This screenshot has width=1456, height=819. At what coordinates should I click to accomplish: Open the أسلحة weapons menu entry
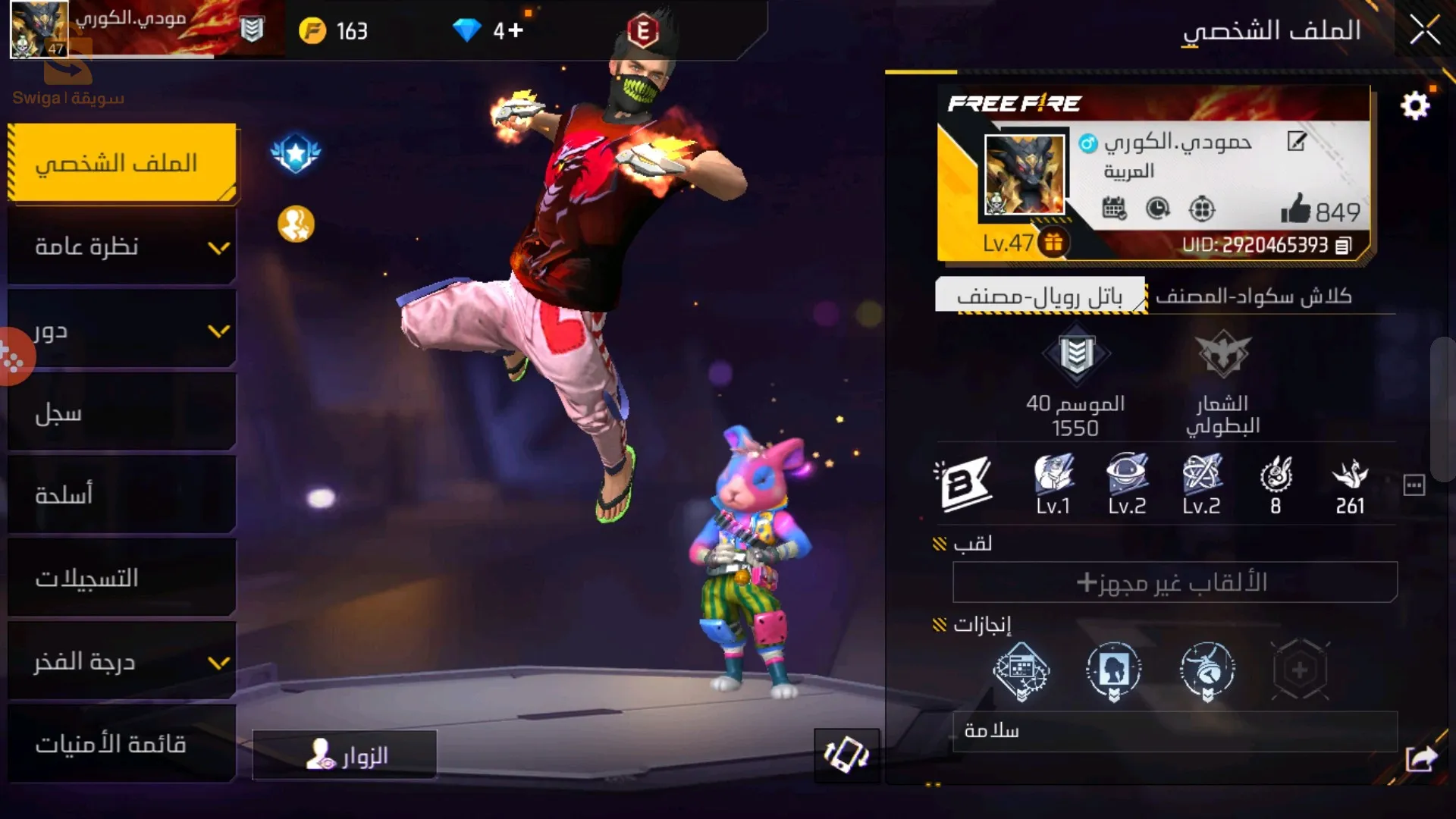point(121,496)
